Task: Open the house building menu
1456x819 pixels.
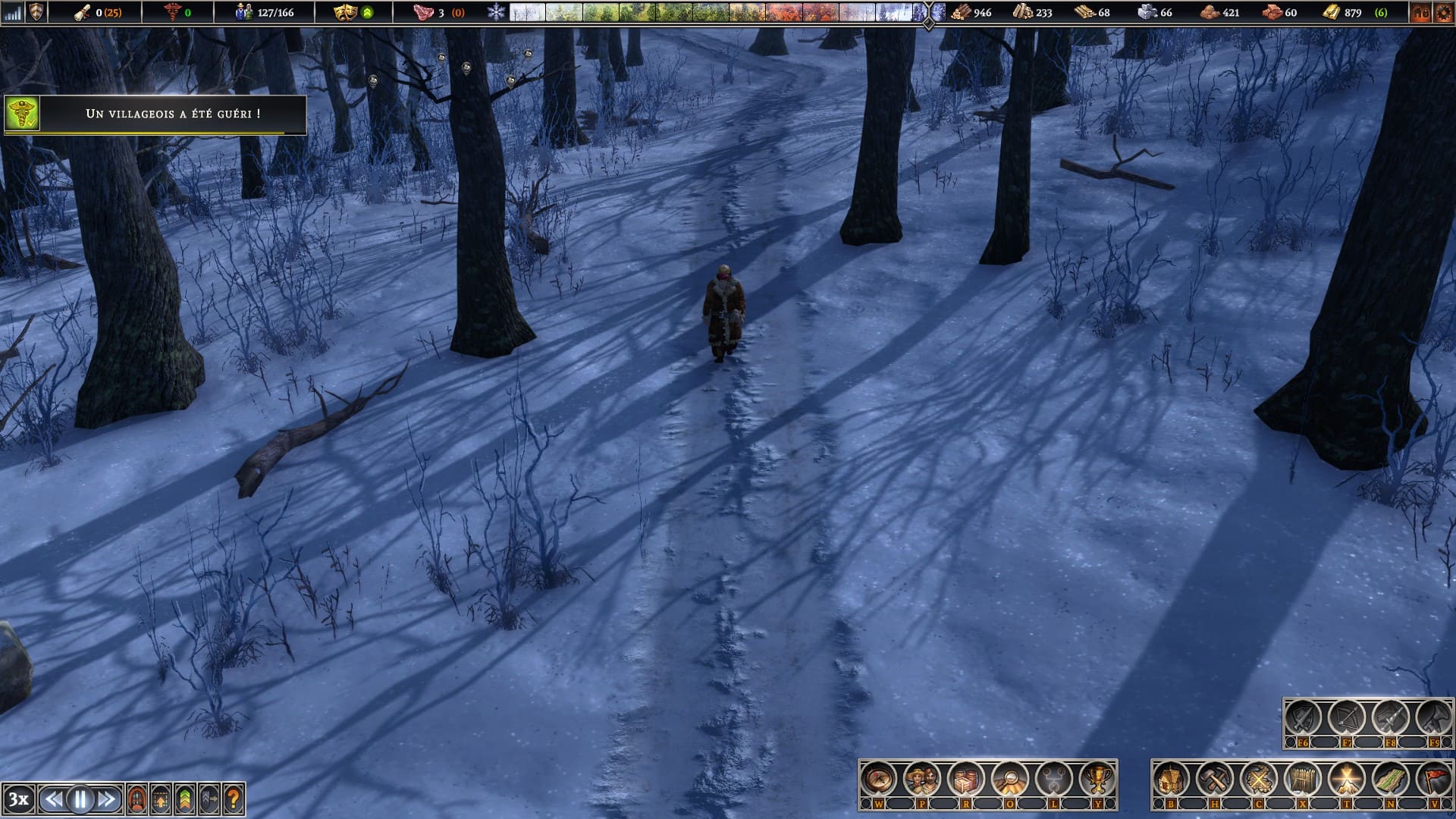Action: [1171, 779]
